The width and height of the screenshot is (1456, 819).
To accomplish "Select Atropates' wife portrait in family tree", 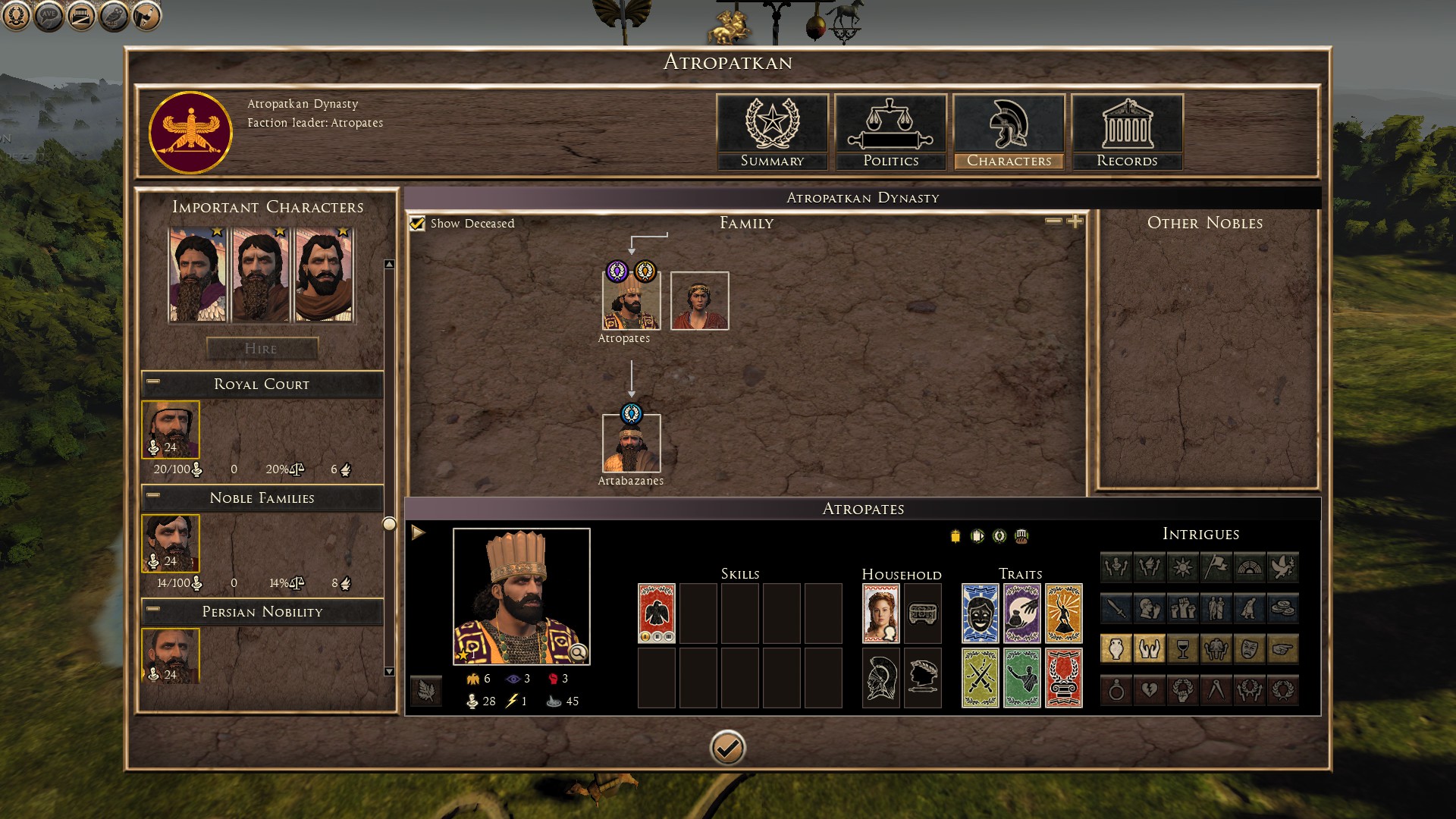I will 699,301.
